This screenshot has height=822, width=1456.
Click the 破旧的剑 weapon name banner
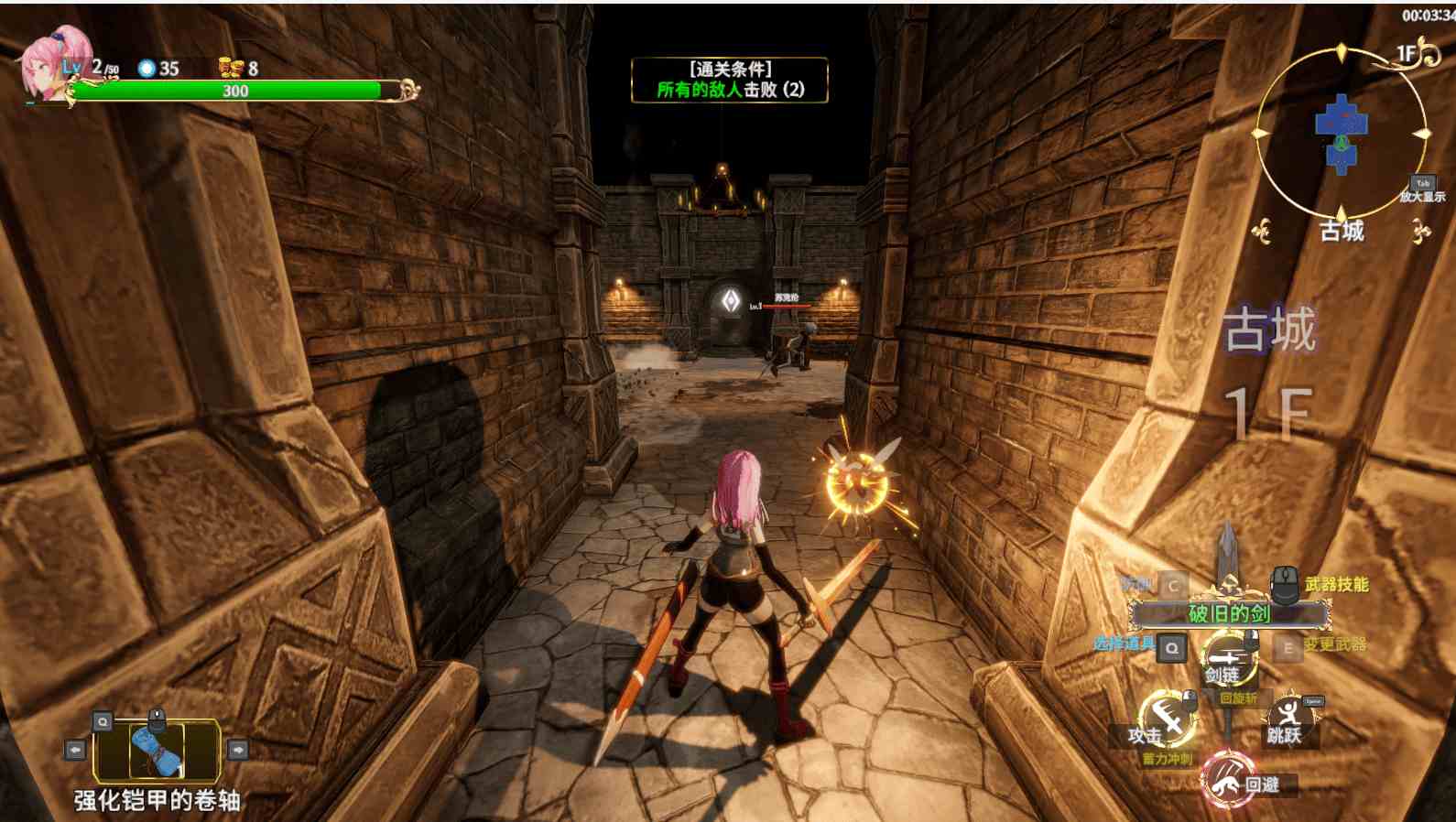(1229, 613)
